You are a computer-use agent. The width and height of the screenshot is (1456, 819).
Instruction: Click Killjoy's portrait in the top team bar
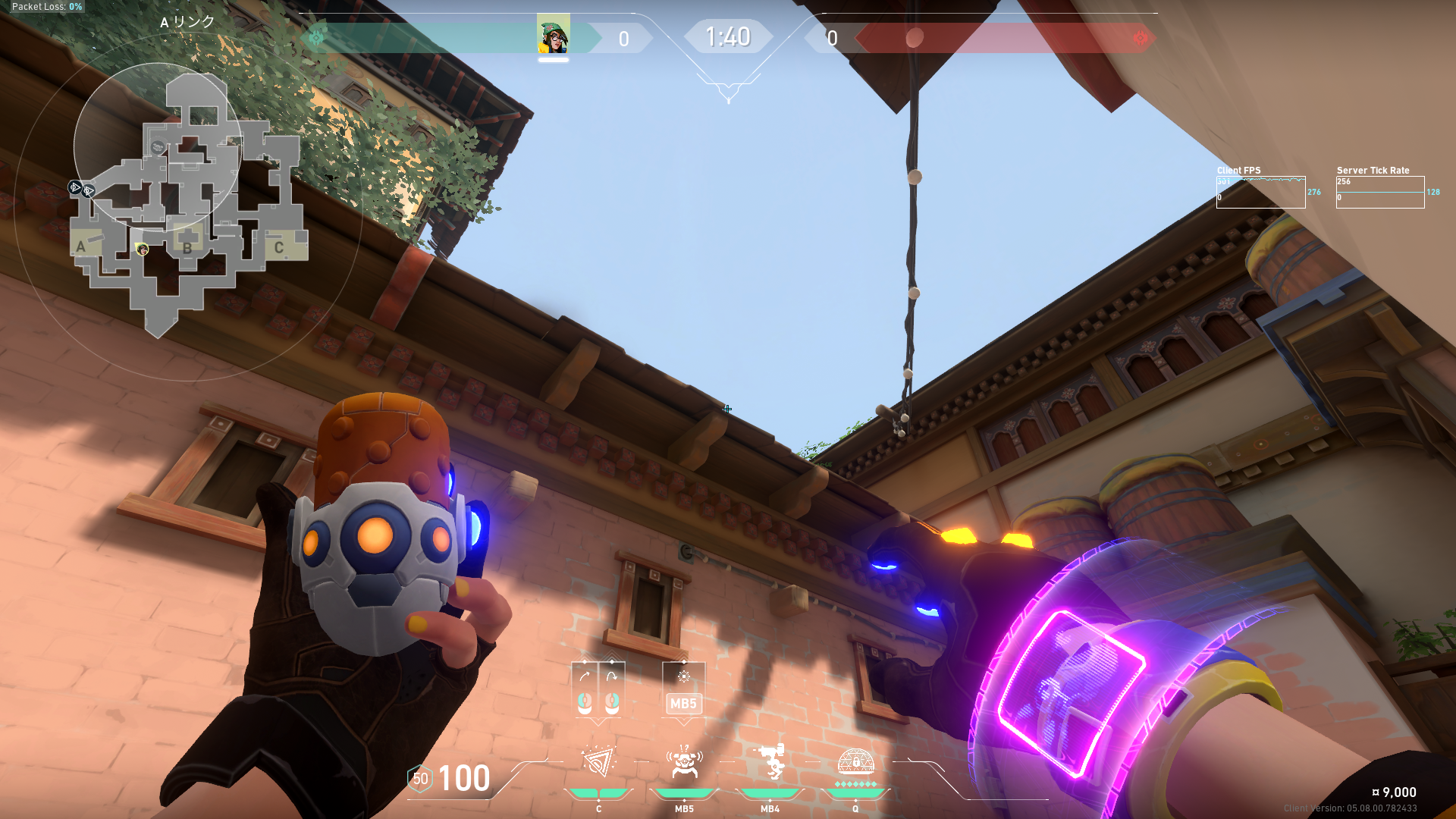[x=554, y=34]
